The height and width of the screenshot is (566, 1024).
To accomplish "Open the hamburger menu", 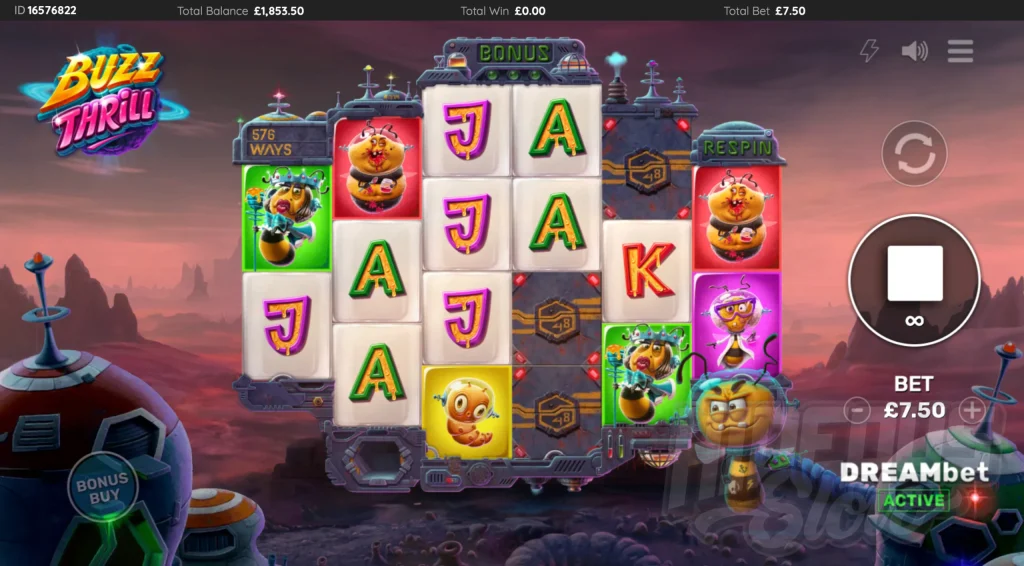I will click(x=960, y=51).
